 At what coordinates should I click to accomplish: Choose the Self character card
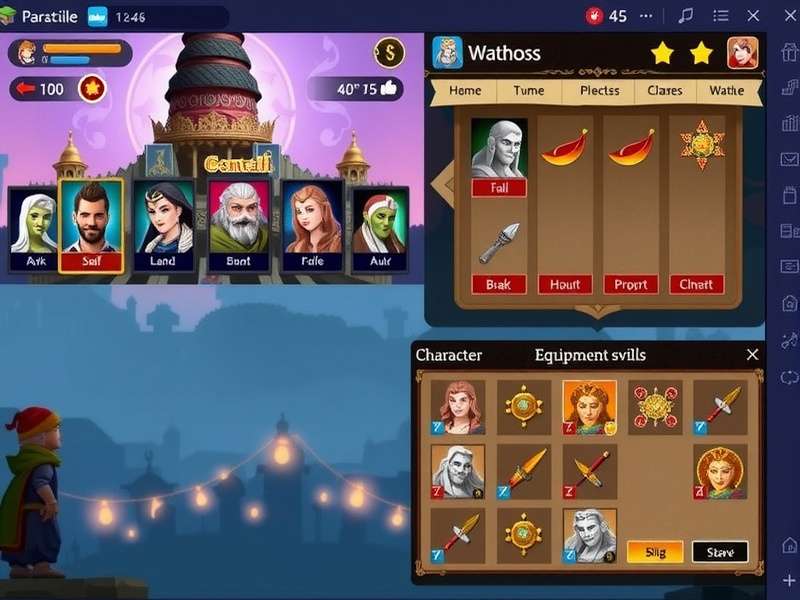coord(91,226)
